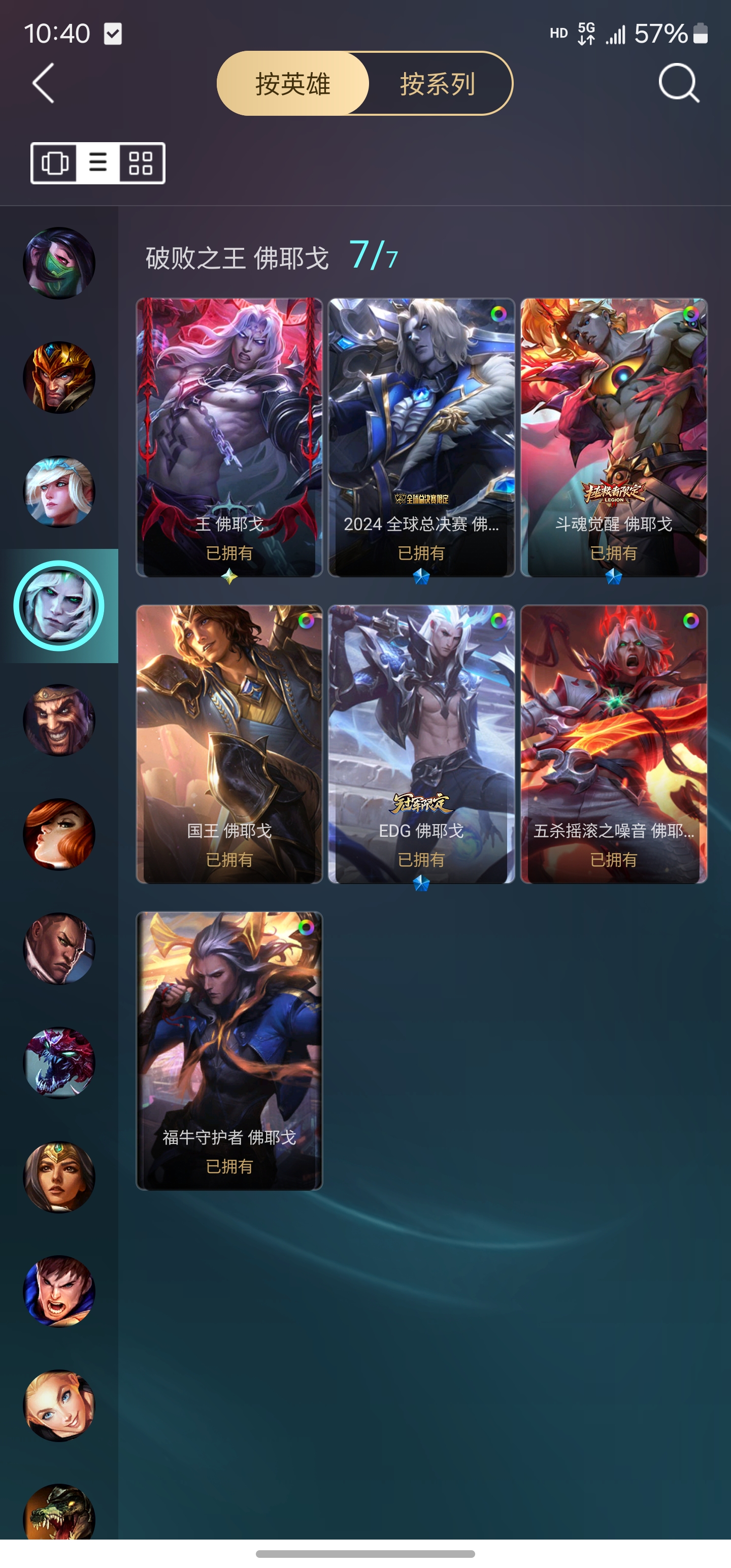Switch to grid view layout
Screen dimensions: 731x1568
tap(141, 163)
